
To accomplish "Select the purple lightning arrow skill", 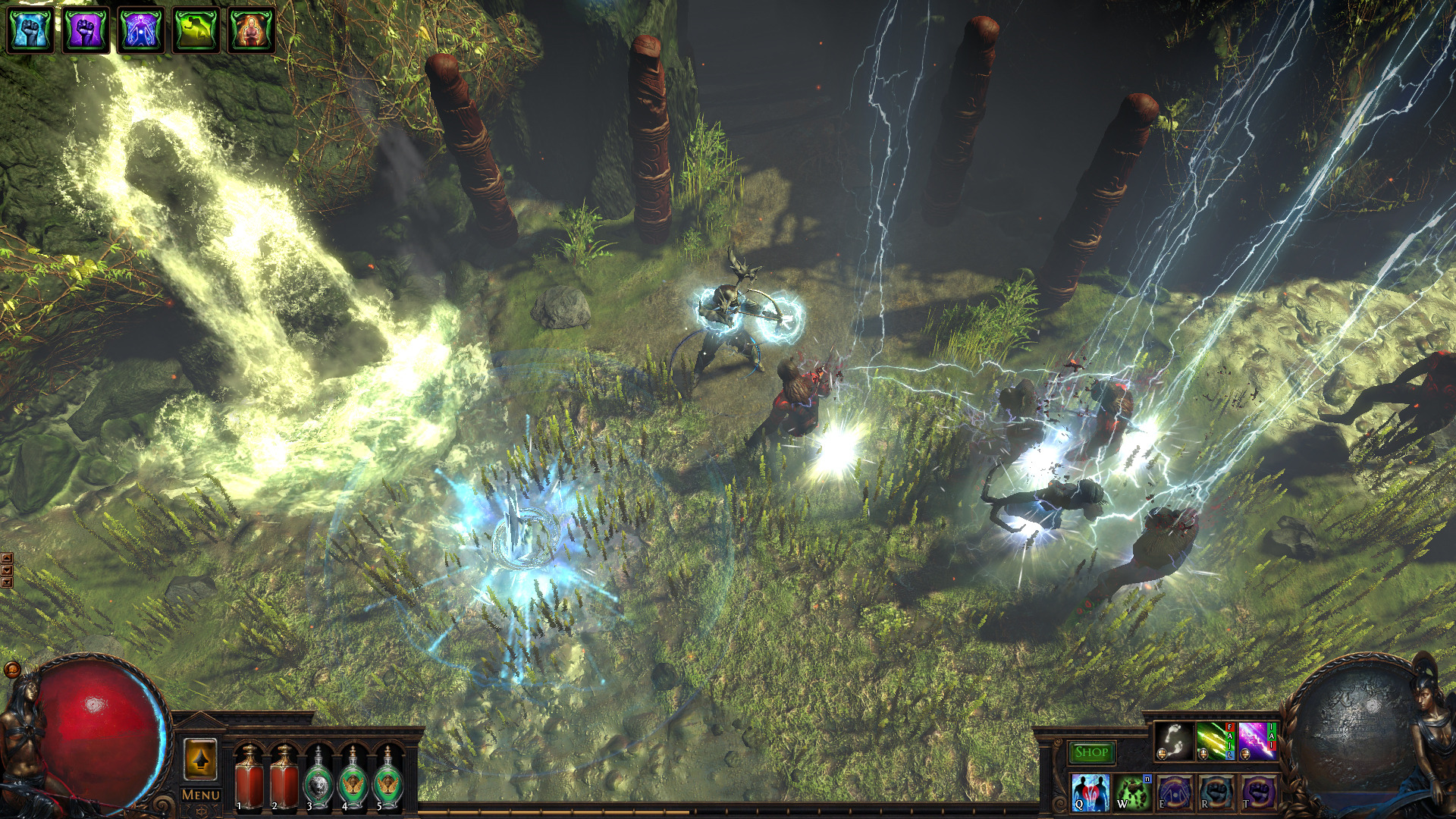I will [x=1257, y=740].
